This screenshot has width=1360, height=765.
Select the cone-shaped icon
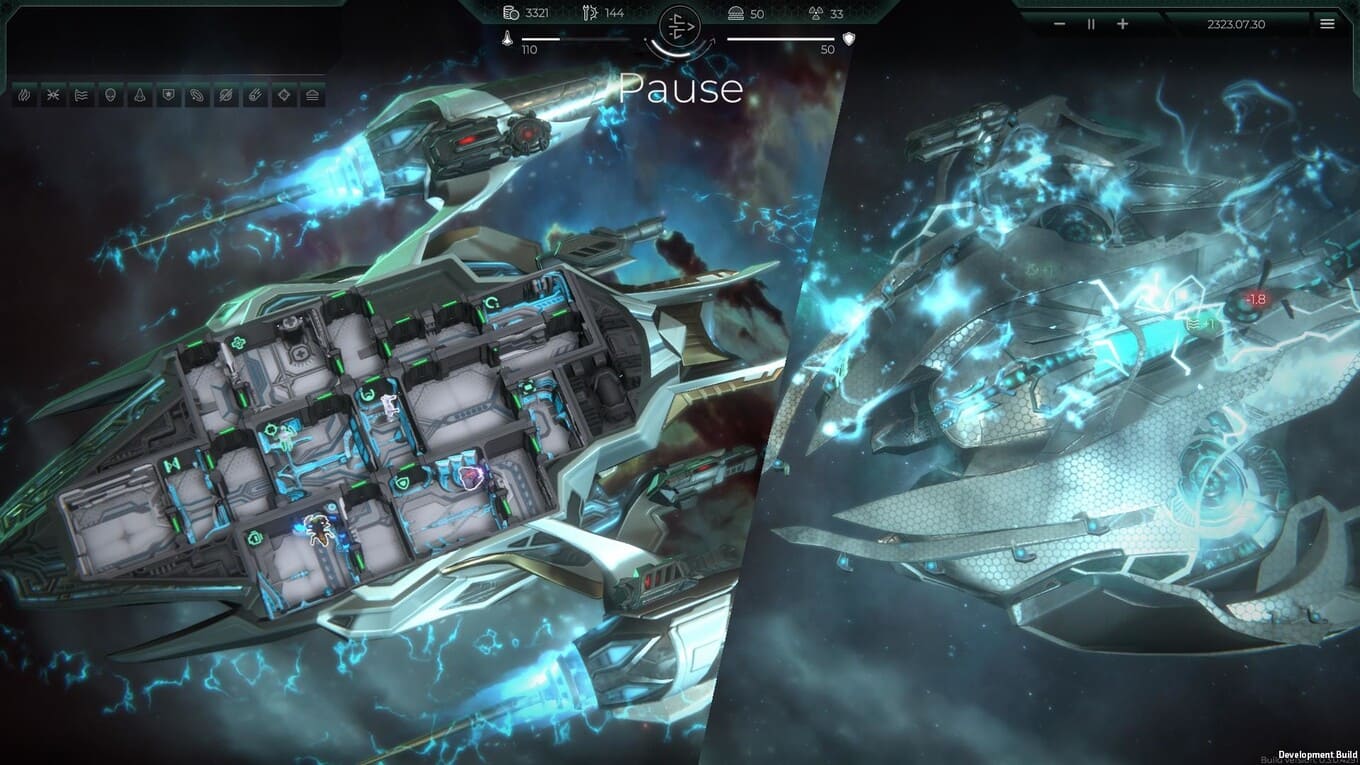pyautogui.click(x=140, y=96)
